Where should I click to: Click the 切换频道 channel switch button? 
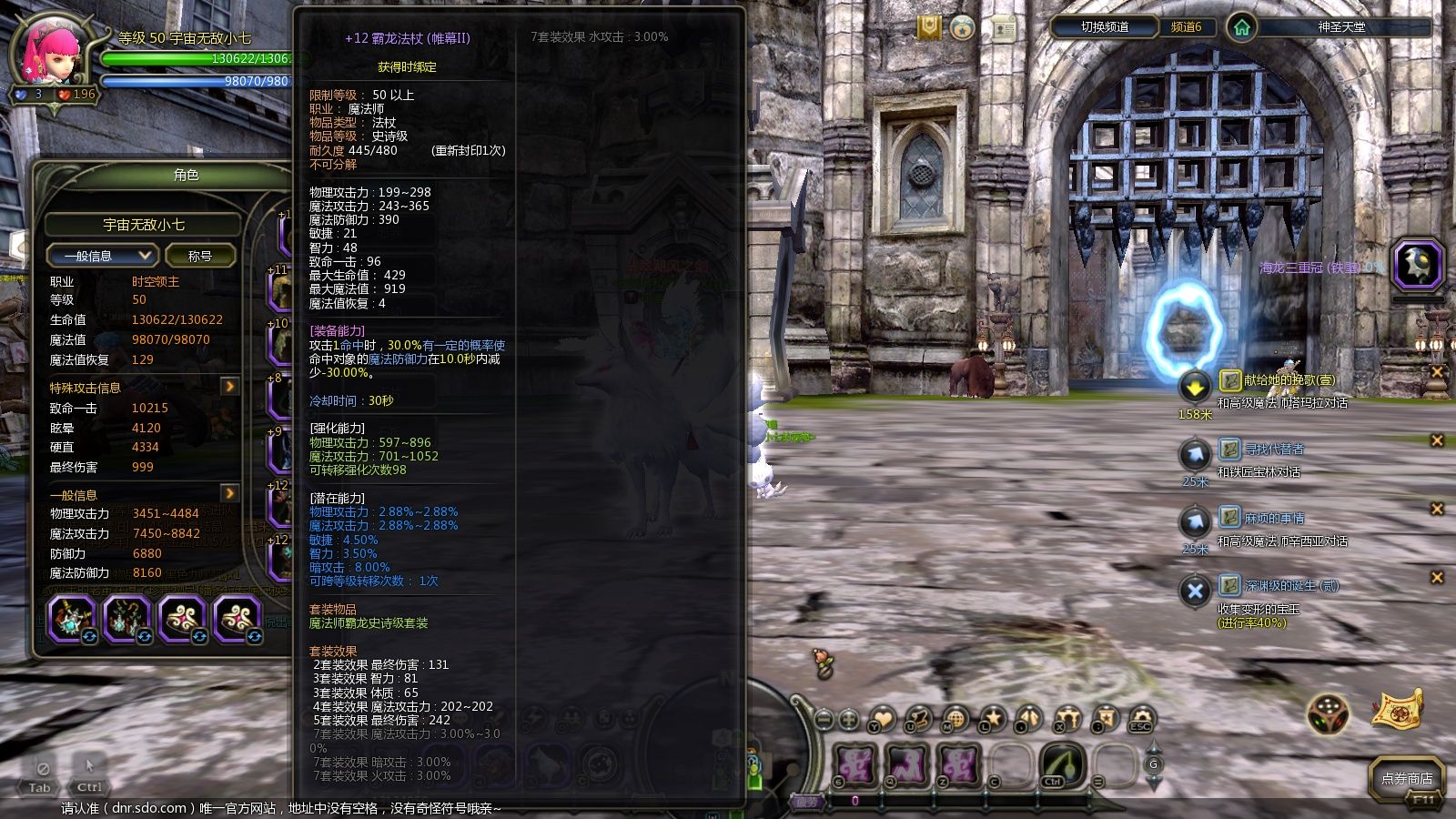coord(1104,27)
